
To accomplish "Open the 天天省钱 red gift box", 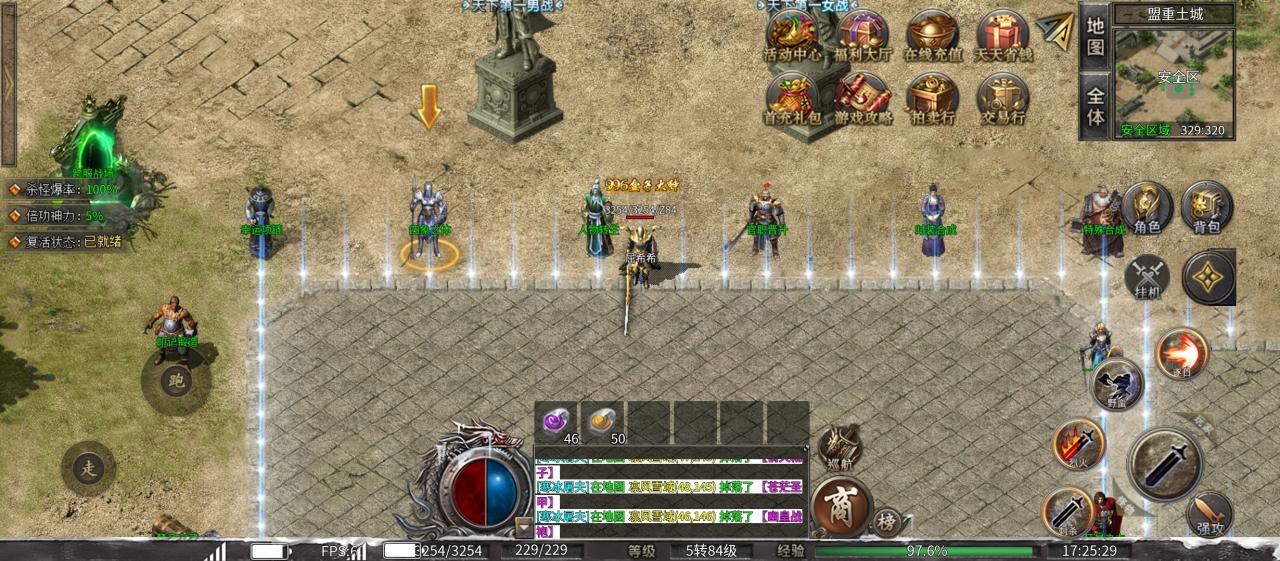I will pos(1002,35).
